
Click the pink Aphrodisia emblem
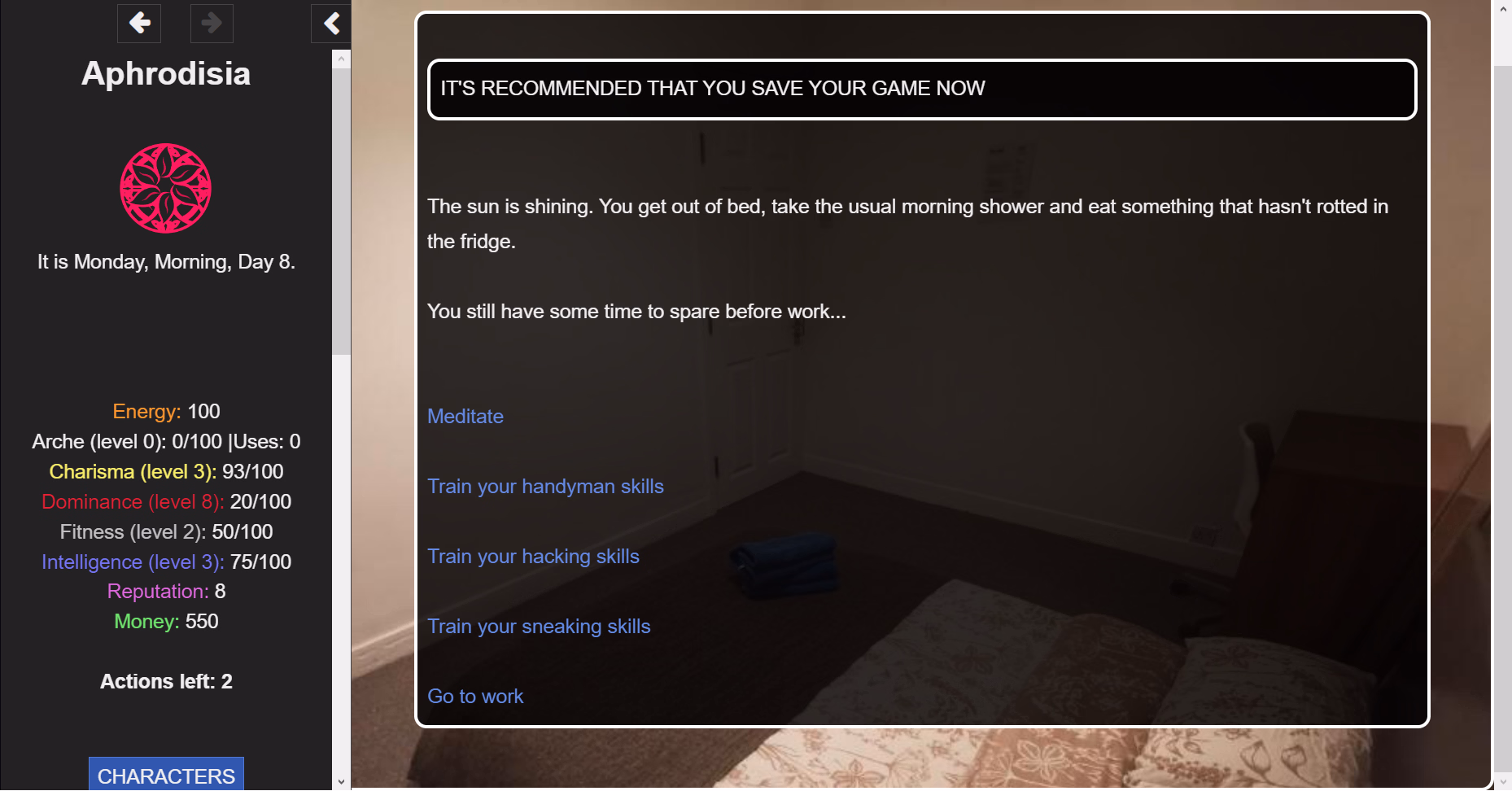(165, 188)
